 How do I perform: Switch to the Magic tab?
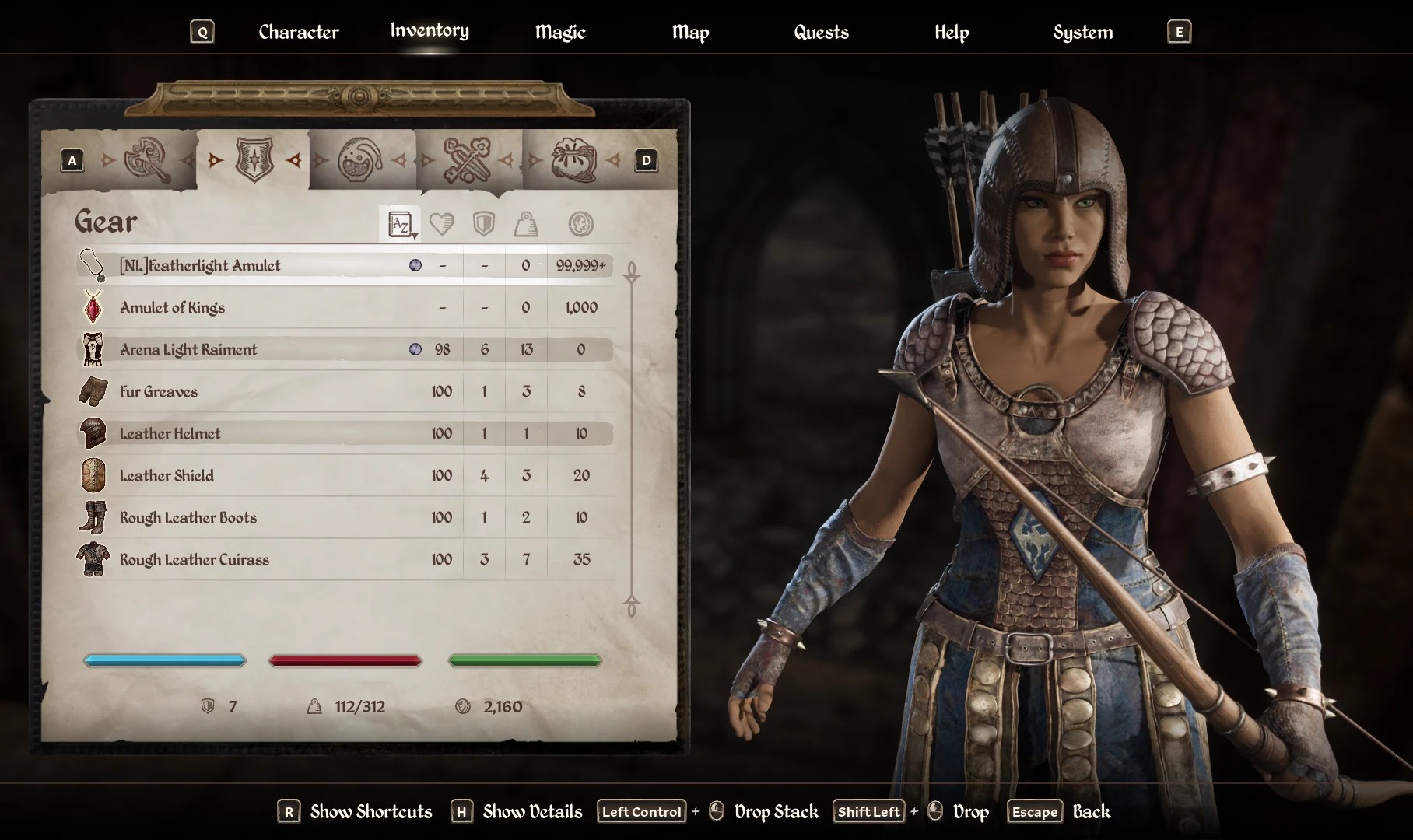(x=559, y=32)
